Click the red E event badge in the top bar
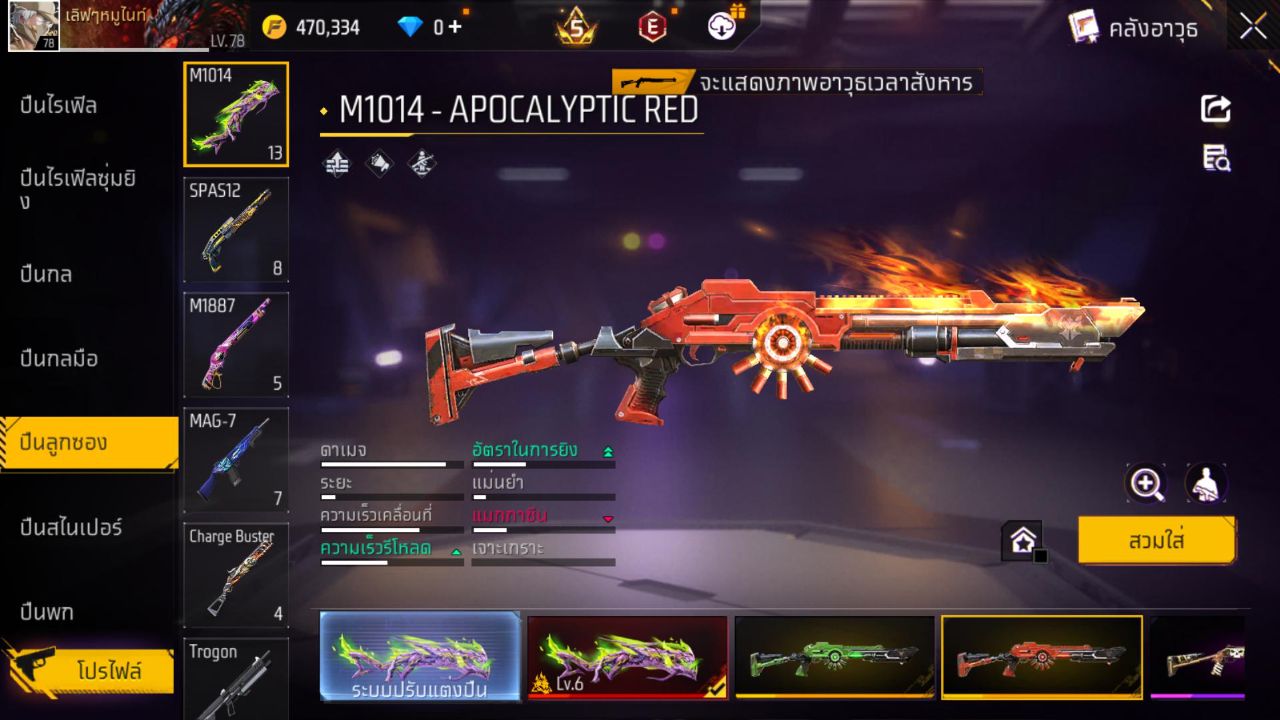 pyautogui.click(x=653, y=27)
